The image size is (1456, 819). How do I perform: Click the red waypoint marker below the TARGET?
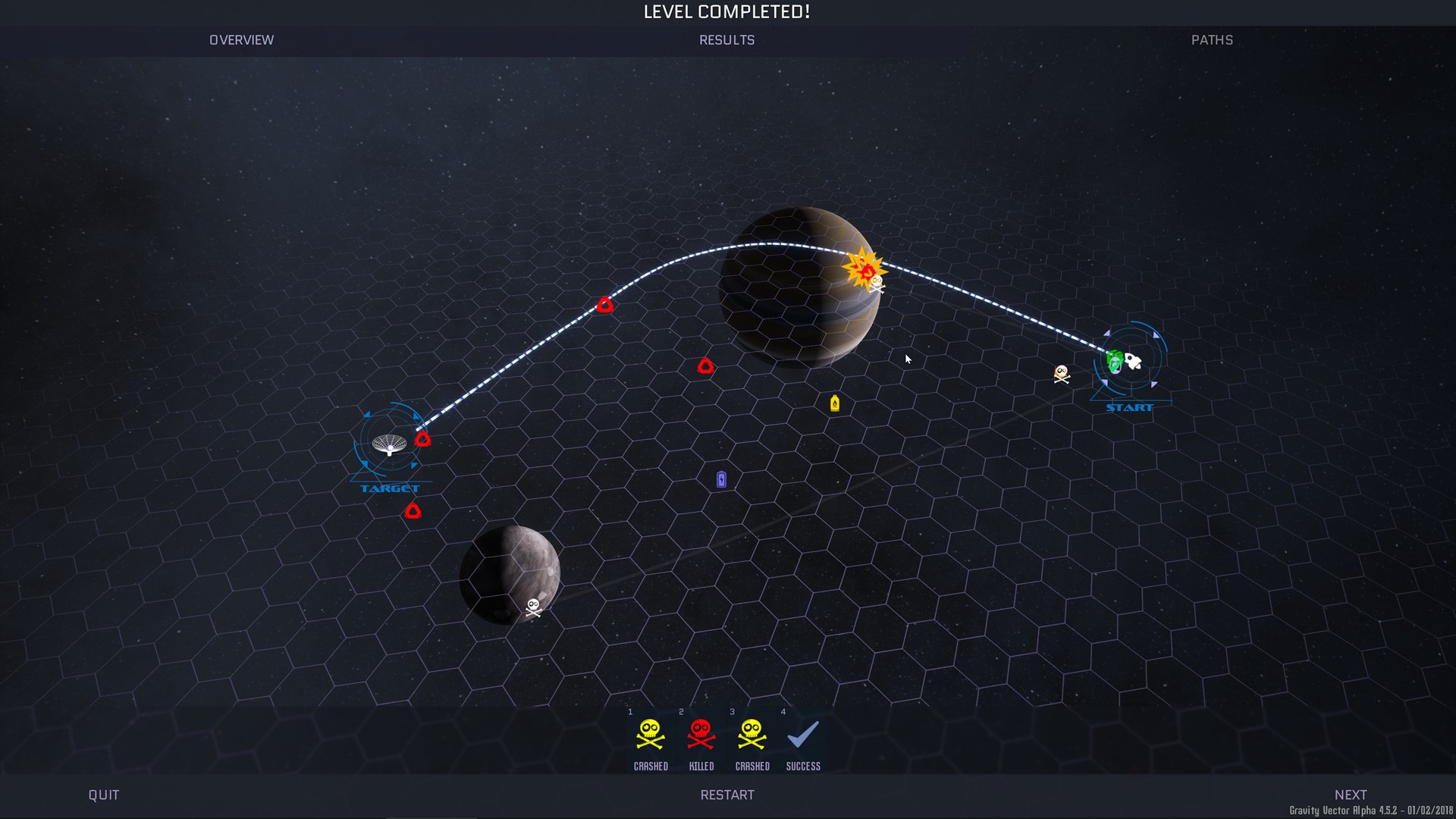point(414,510)
